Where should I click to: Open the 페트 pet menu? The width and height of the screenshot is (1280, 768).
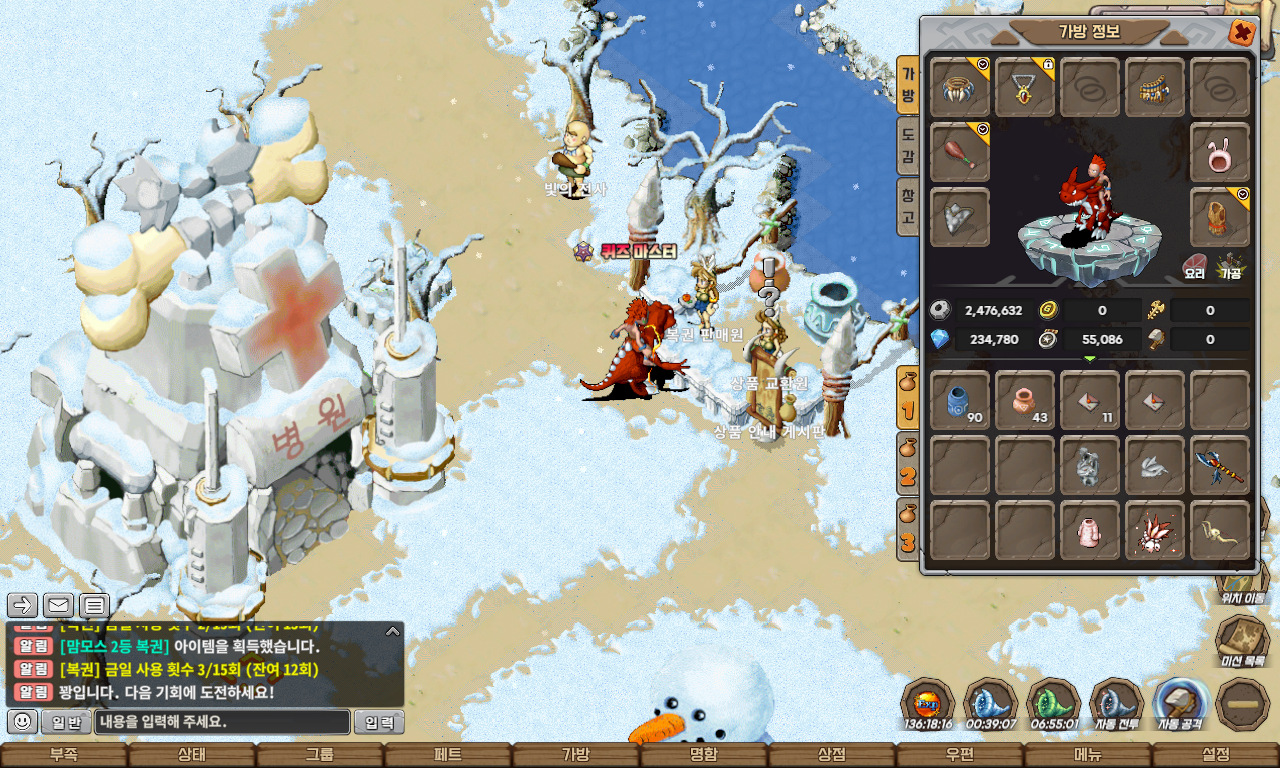click(448, 755)
